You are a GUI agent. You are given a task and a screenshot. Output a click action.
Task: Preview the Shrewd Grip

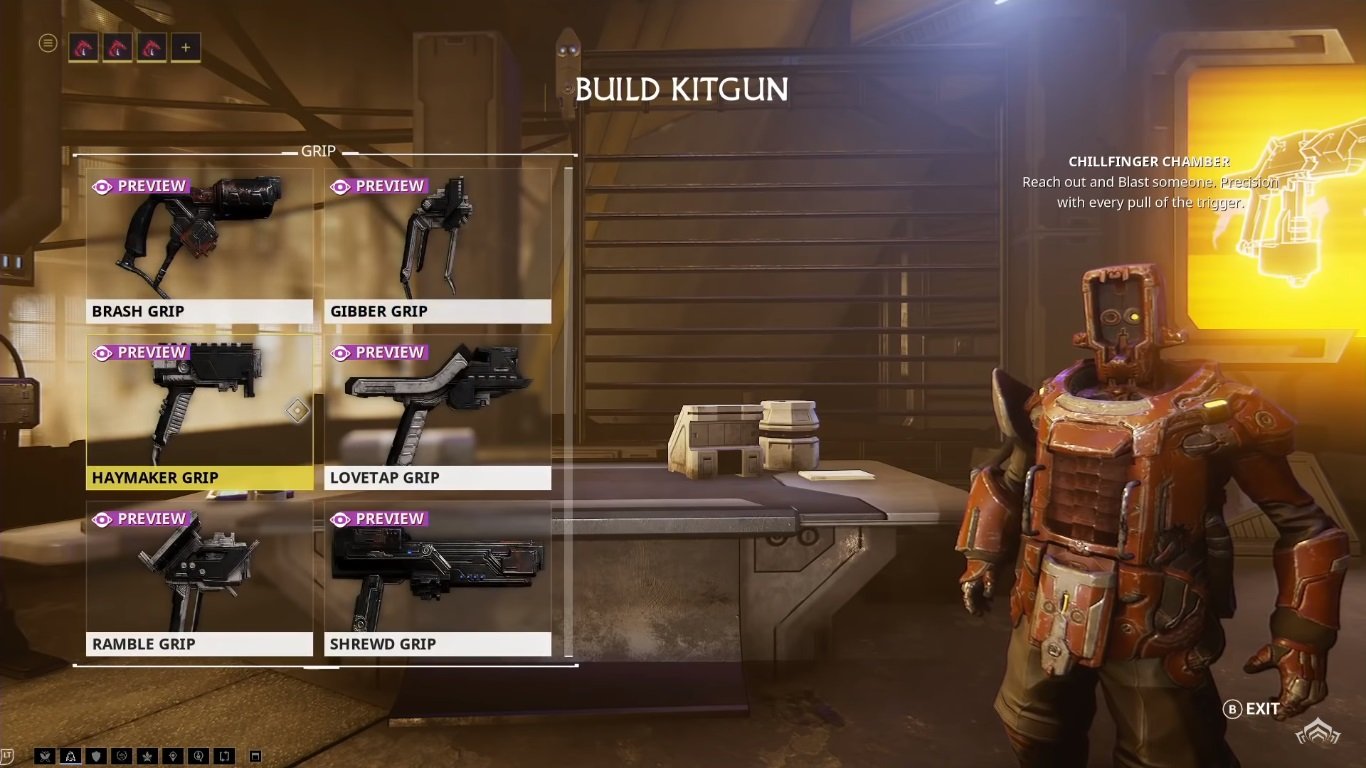coord(378,519)
